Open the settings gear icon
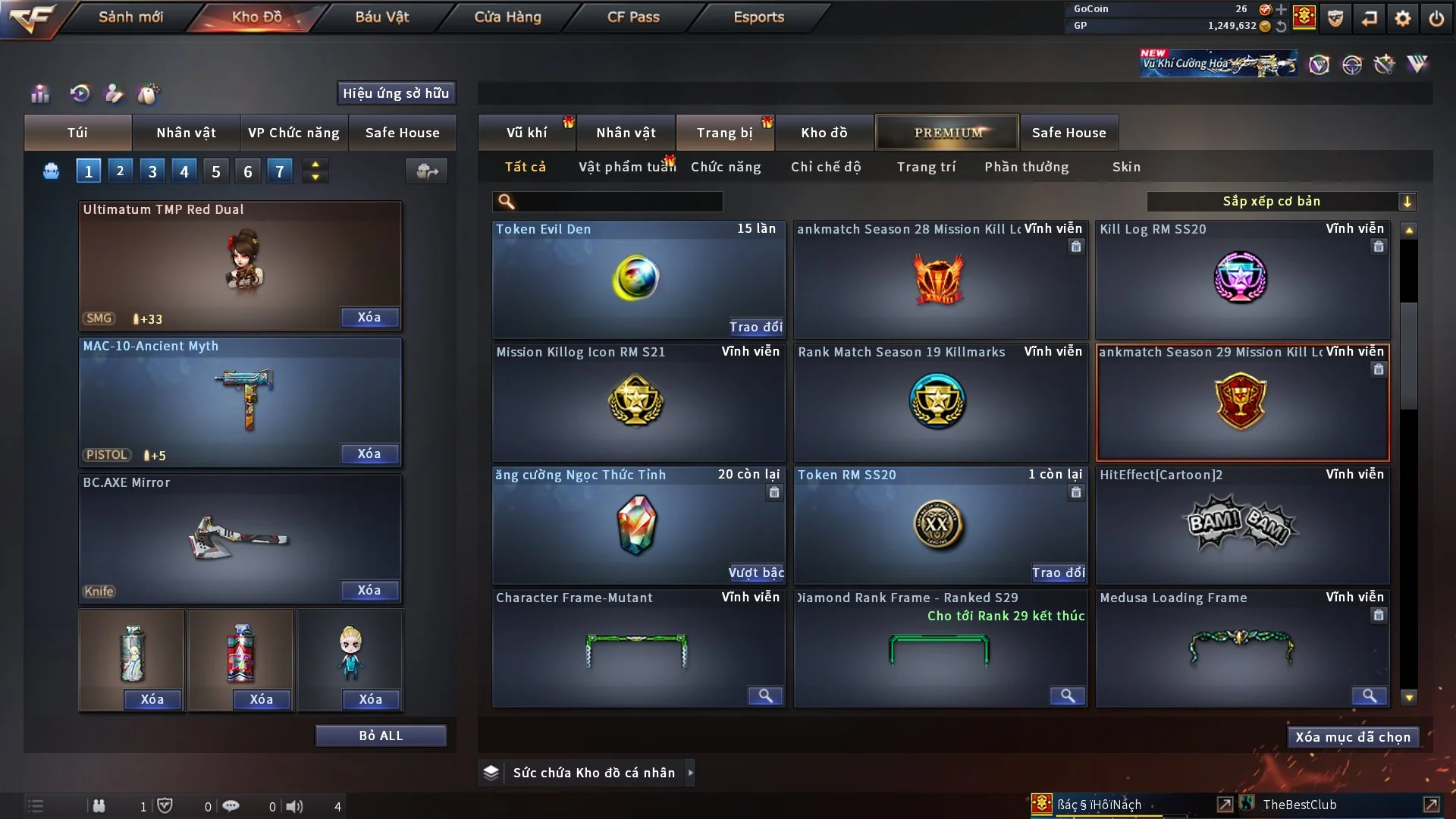Image resolution: width=1456 pixels, height=819 pixels. tap(1402, 19)
